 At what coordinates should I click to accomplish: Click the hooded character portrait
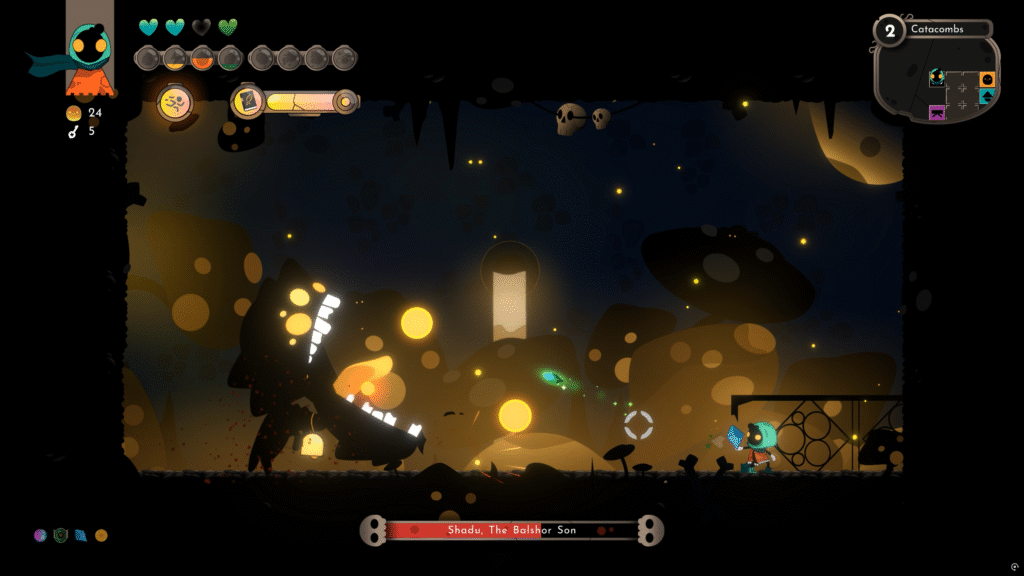pyautogui.click(x=90, y=50)
